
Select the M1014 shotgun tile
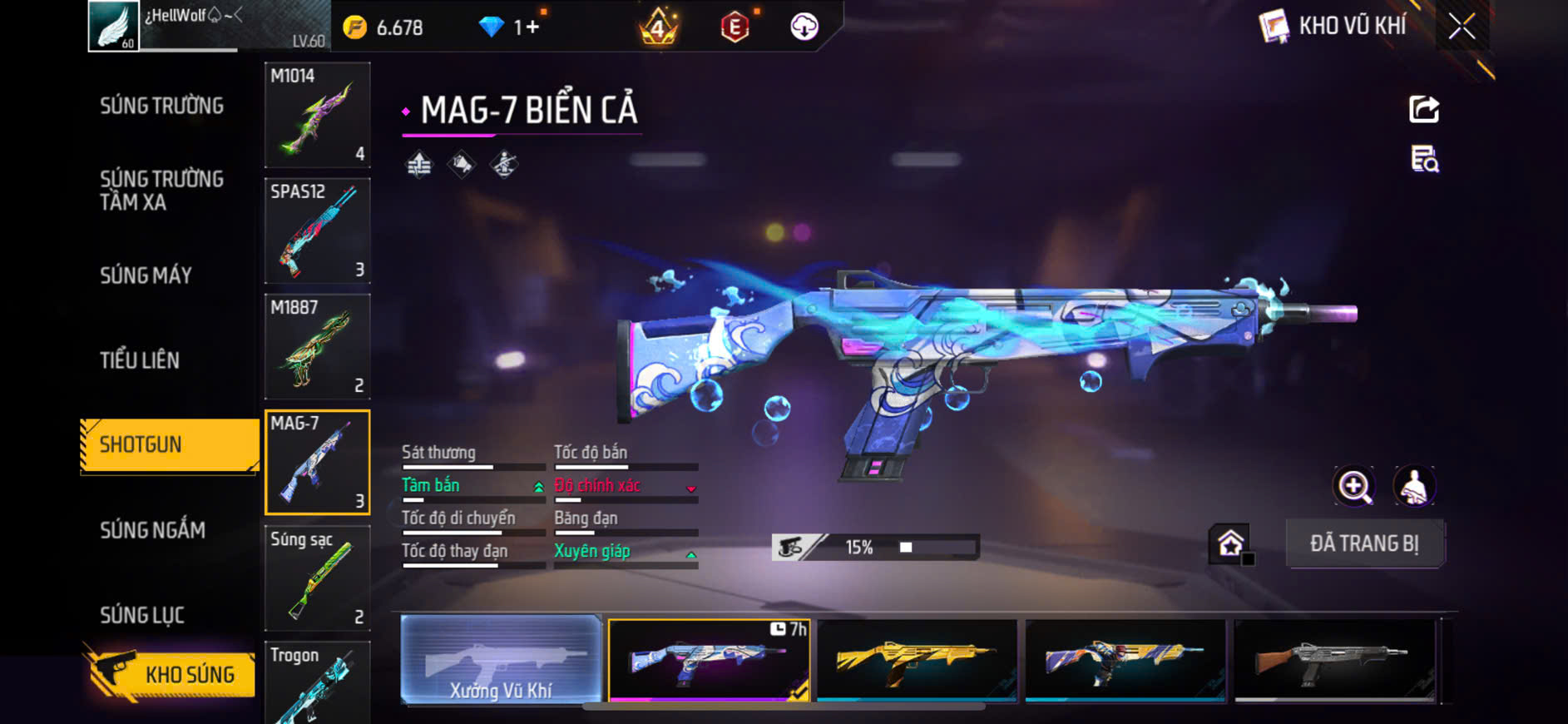click(x=317, y=115)
